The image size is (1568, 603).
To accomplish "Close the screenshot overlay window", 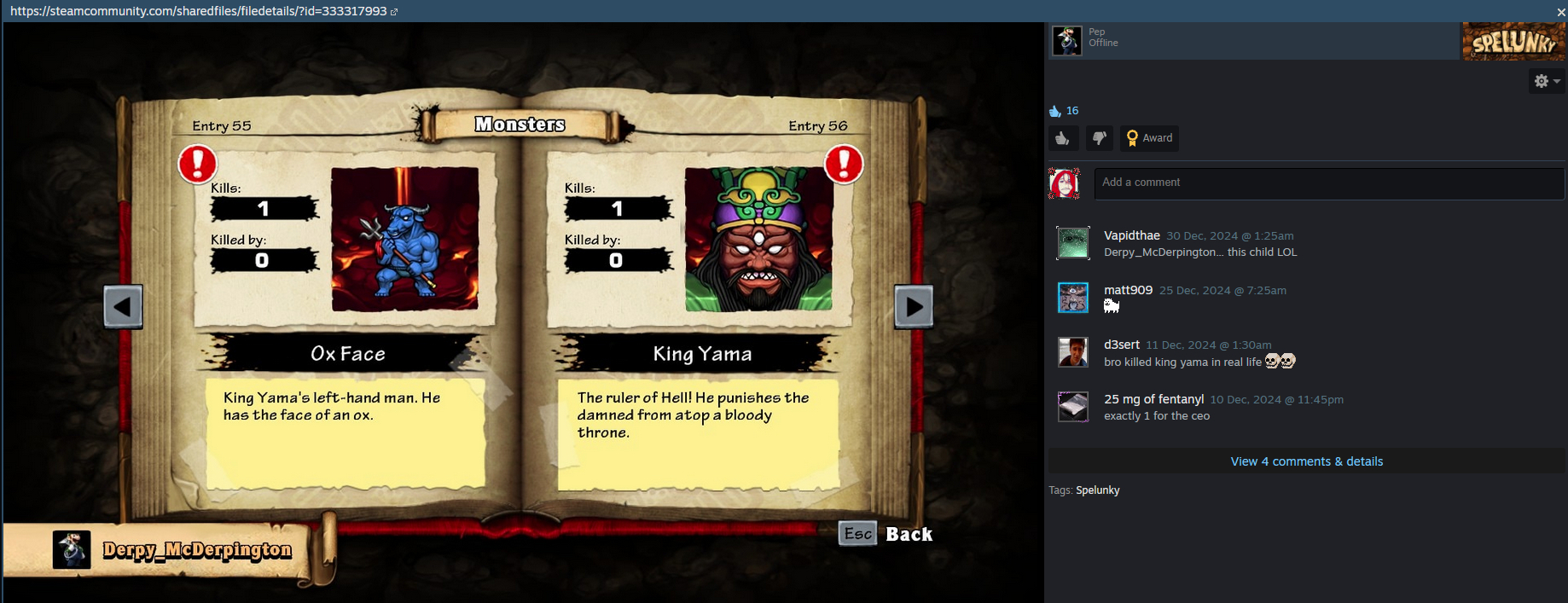I will (x=1560, y=12).
